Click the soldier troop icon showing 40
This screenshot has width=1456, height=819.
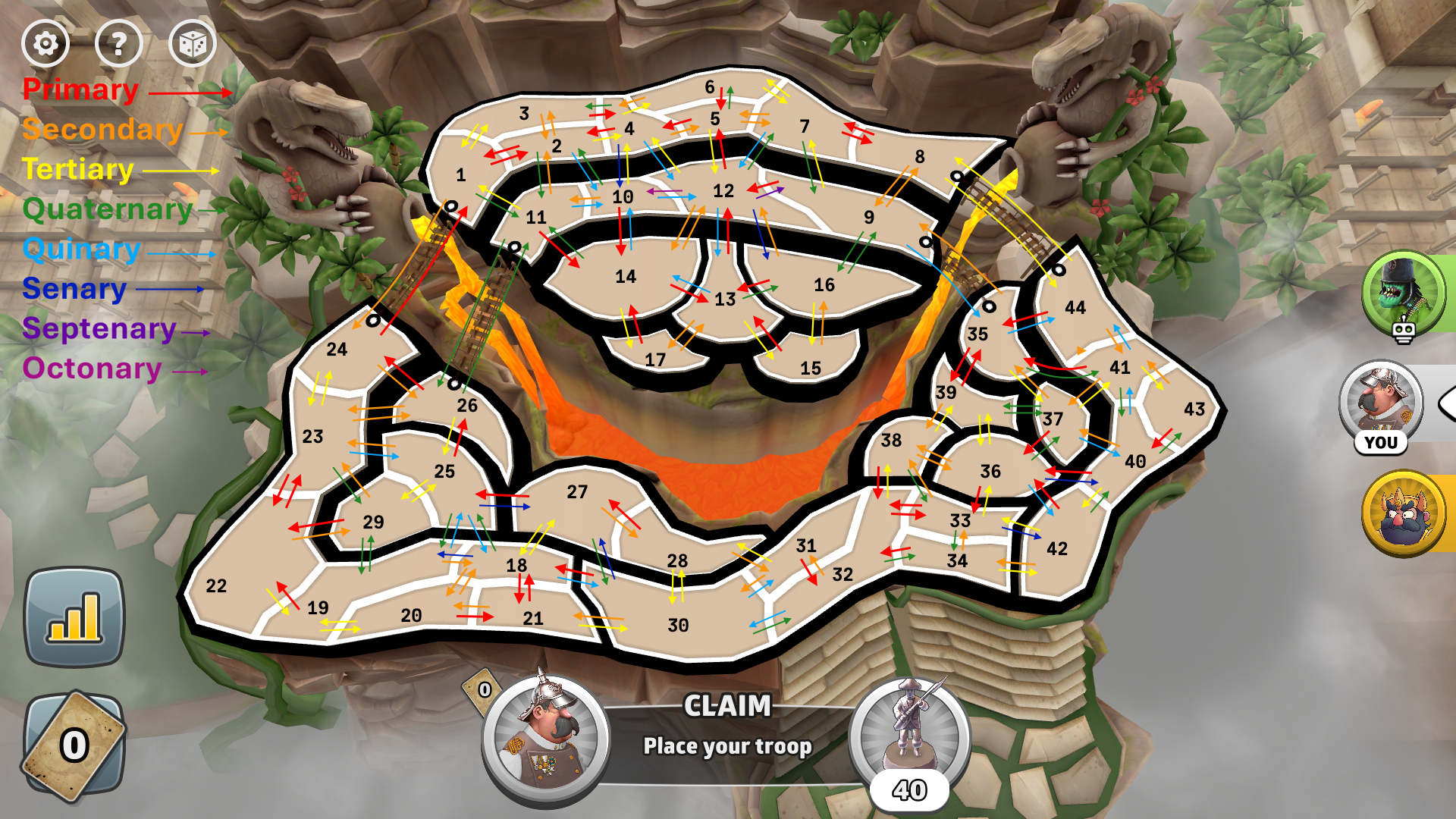pyautogui.click(x=909, y=732)
